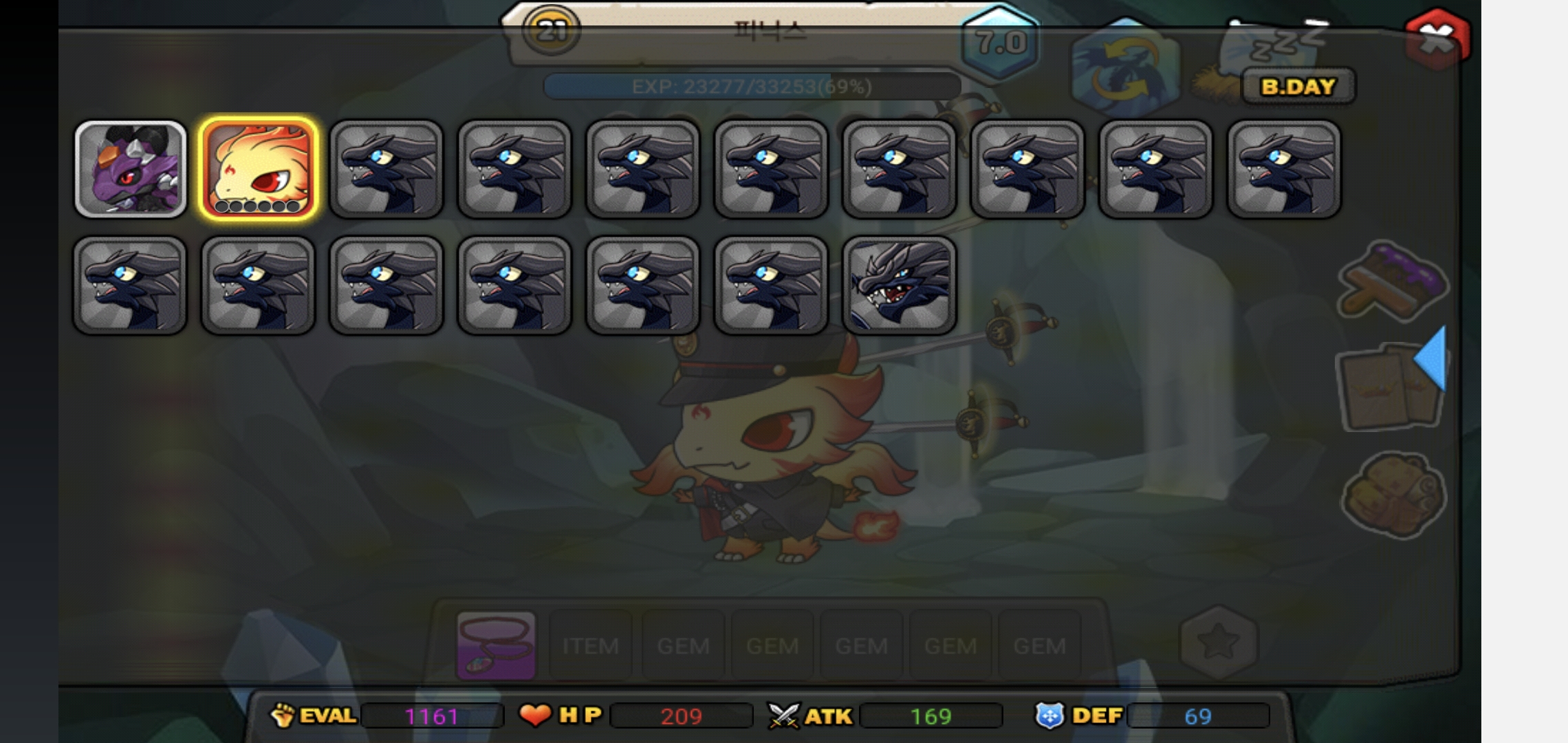The width and height of the screenshot is (1568, 743).
Task: Select the purple necklace equipment slot
Action: (x=496, y=645)
